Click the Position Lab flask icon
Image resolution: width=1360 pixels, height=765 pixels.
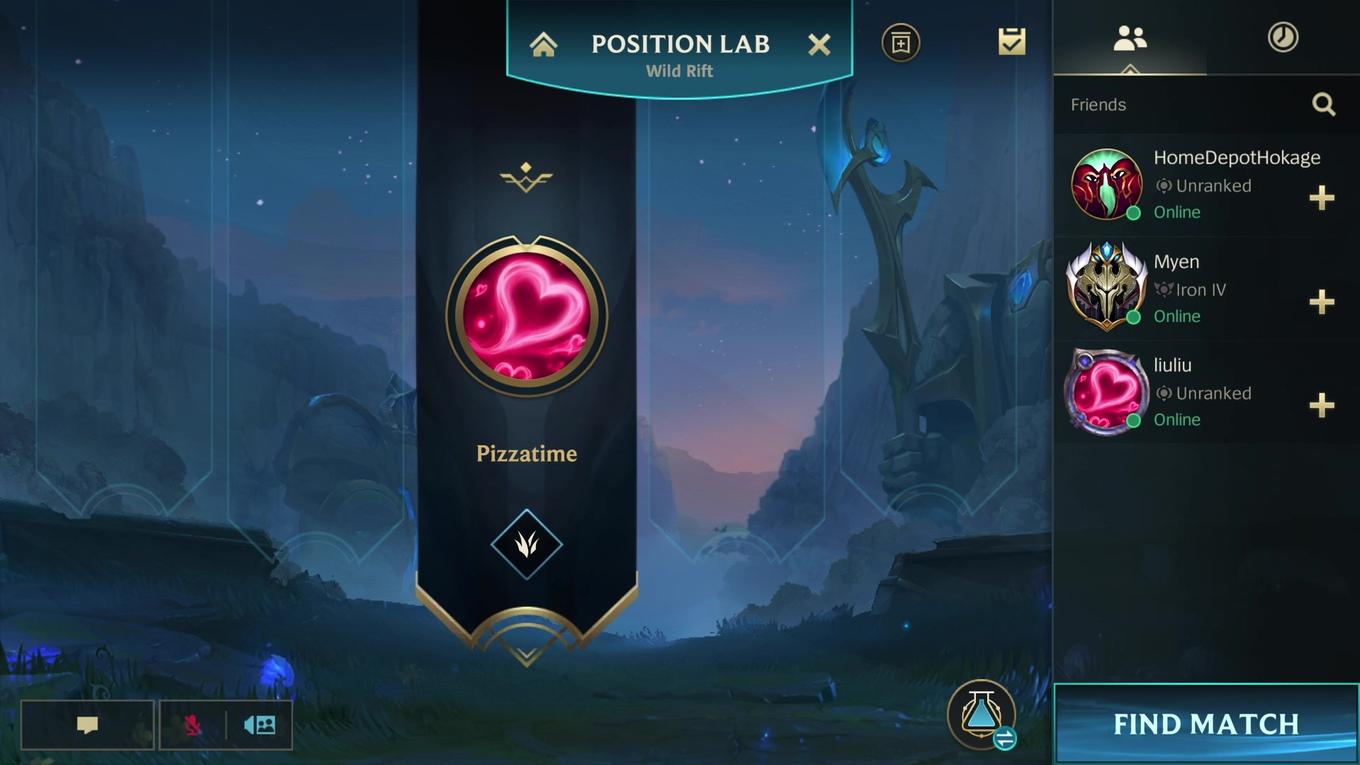[981, 713]
